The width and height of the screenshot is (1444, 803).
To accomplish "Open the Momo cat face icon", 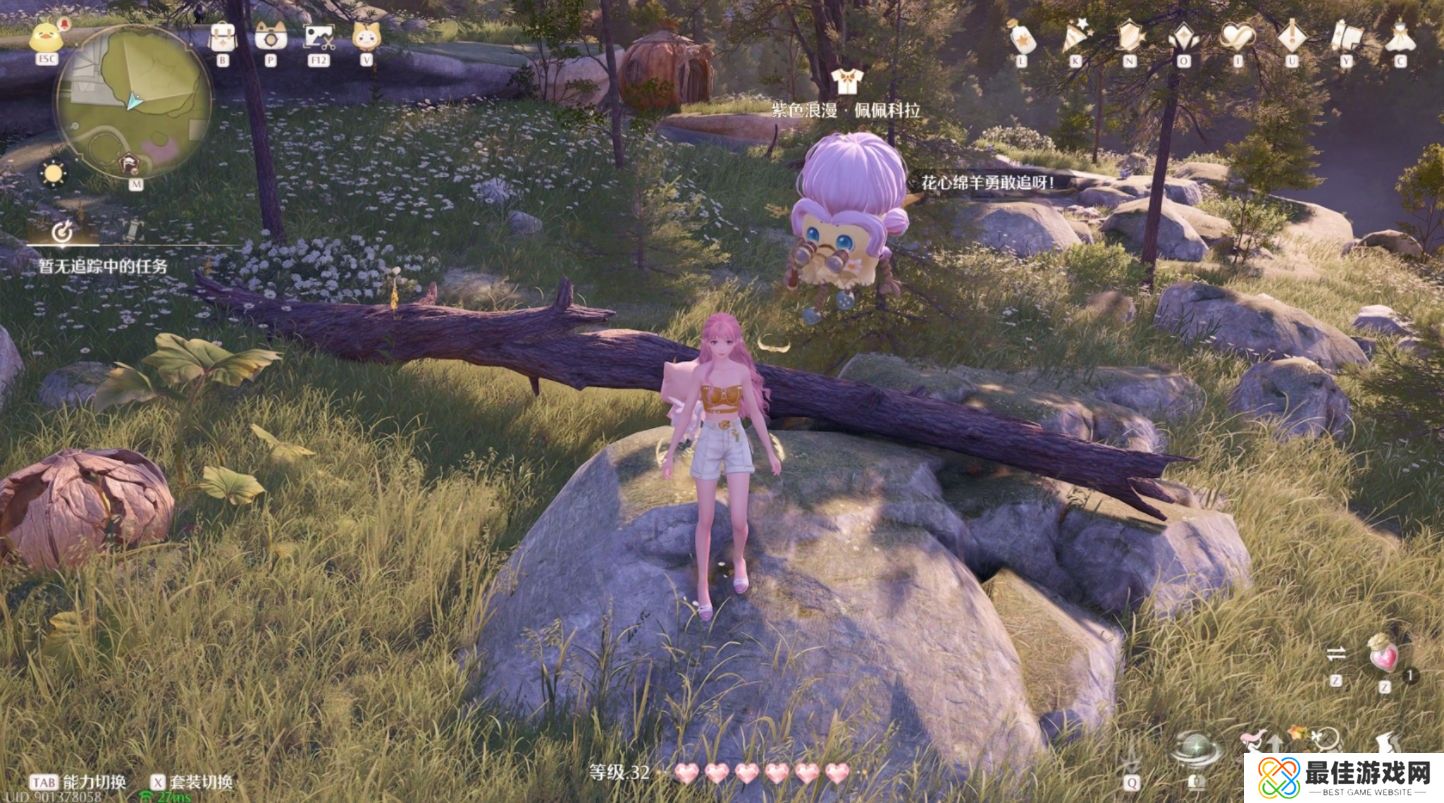I will coord(367,37).
